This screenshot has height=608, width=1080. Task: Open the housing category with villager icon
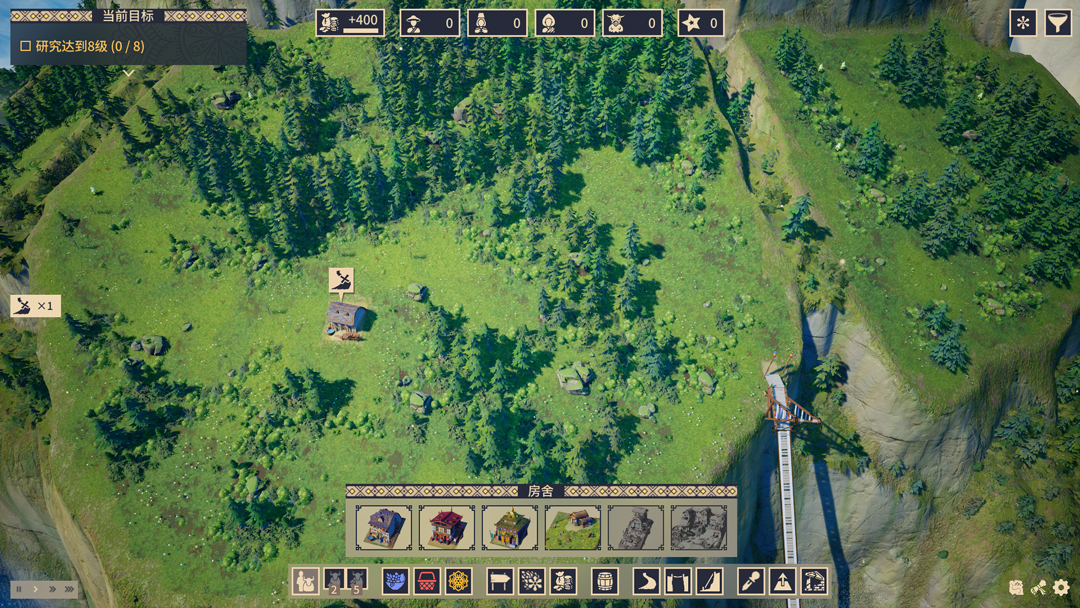pyautogui.click(x=305, y=581)
